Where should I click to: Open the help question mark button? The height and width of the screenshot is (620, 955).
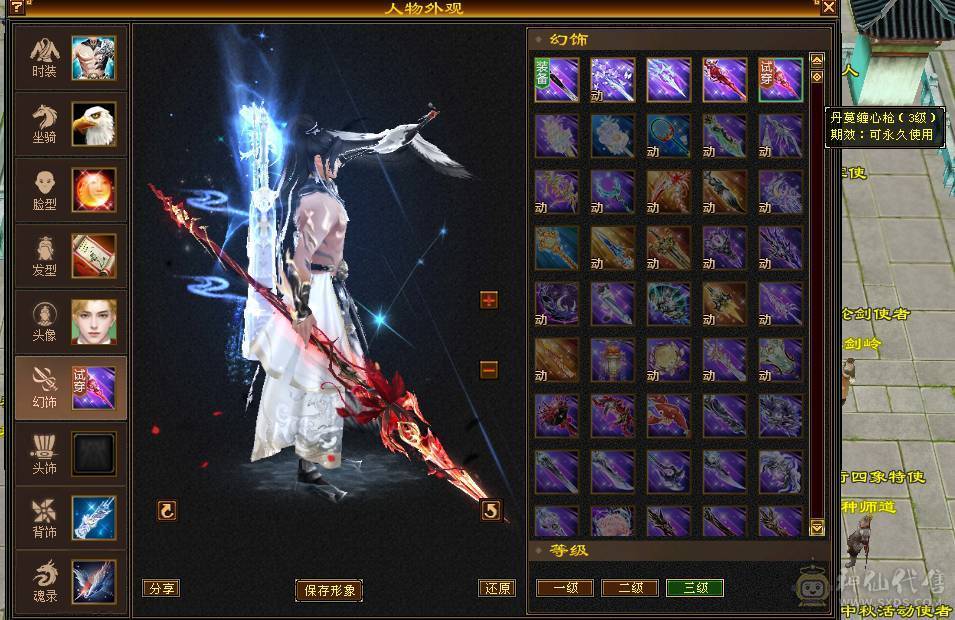17,7
